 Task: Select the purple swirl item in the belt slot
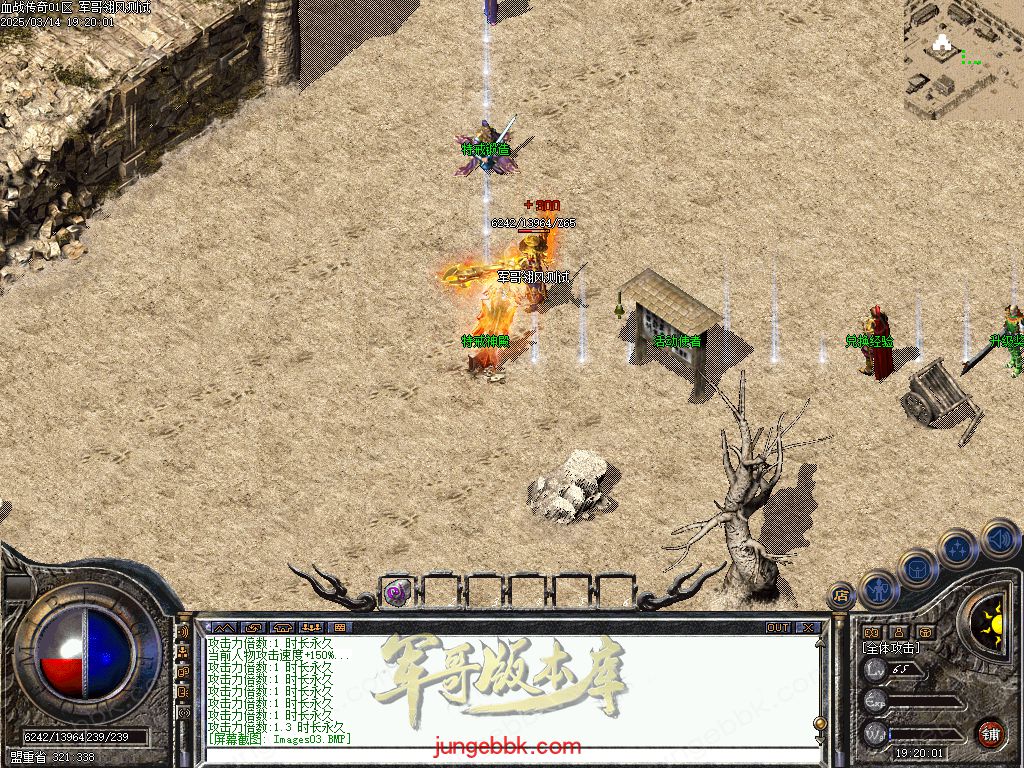[397, 592]
